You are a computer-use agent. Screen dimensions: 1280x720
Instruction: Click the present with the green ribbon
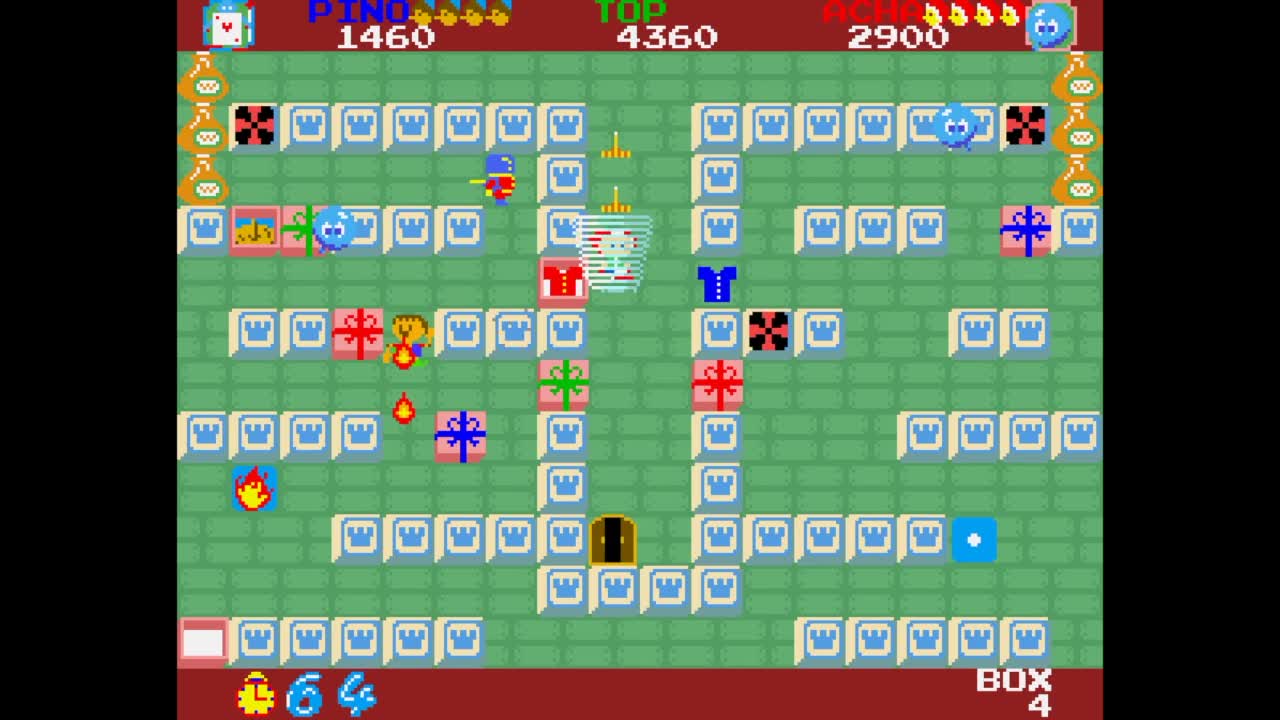563,385
